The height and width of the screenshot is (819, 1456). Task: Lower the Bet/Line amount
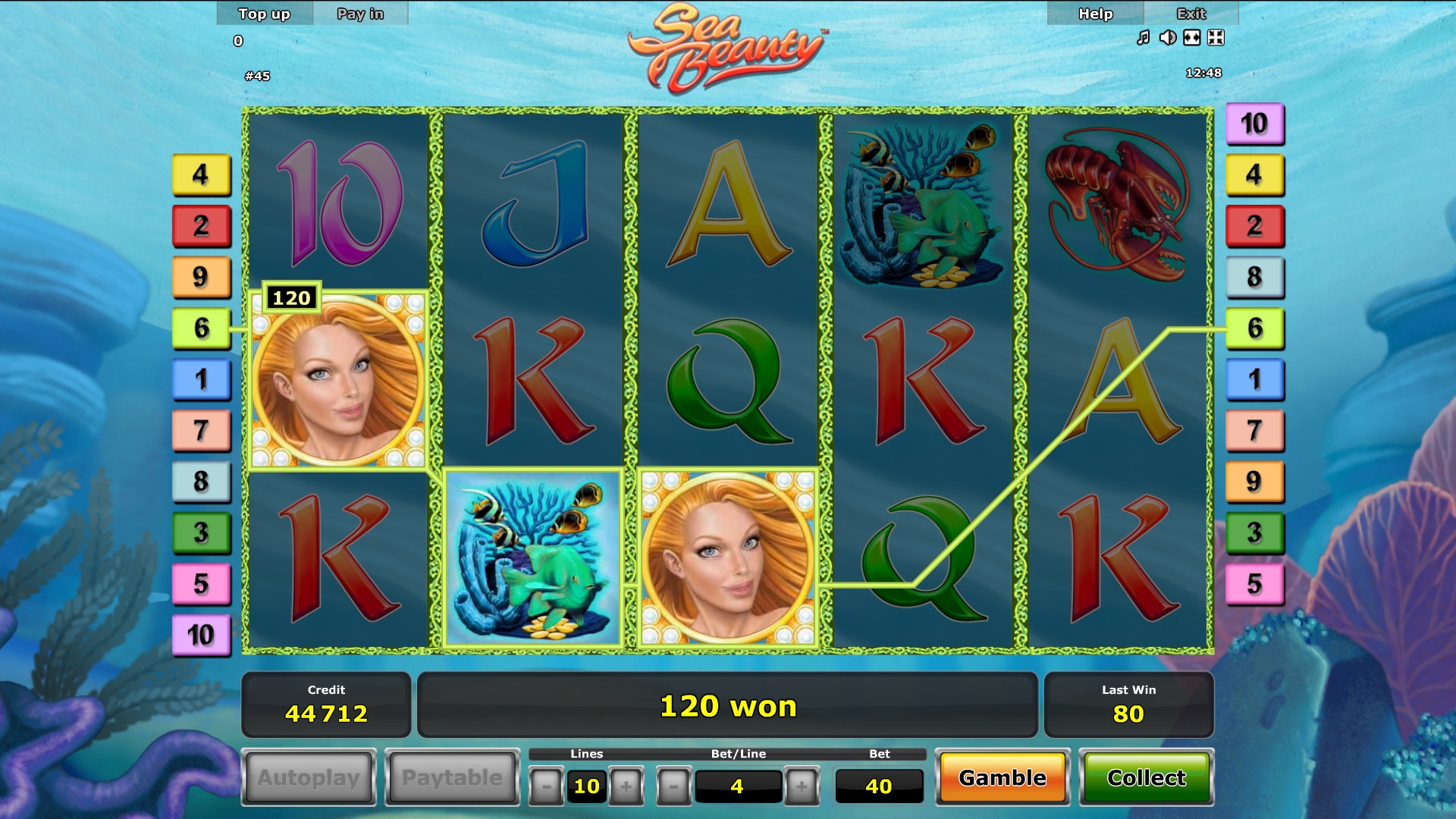(x=673, y=786)
